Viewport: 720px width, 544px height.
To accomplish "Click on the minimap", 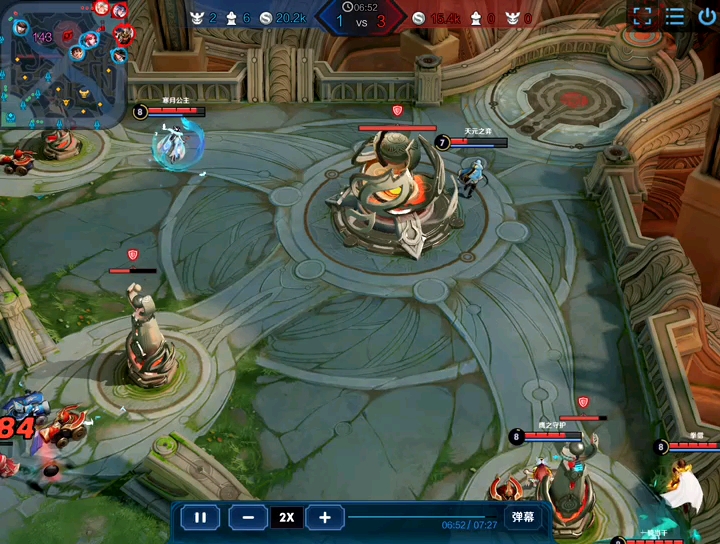I will tap(66, 62).
